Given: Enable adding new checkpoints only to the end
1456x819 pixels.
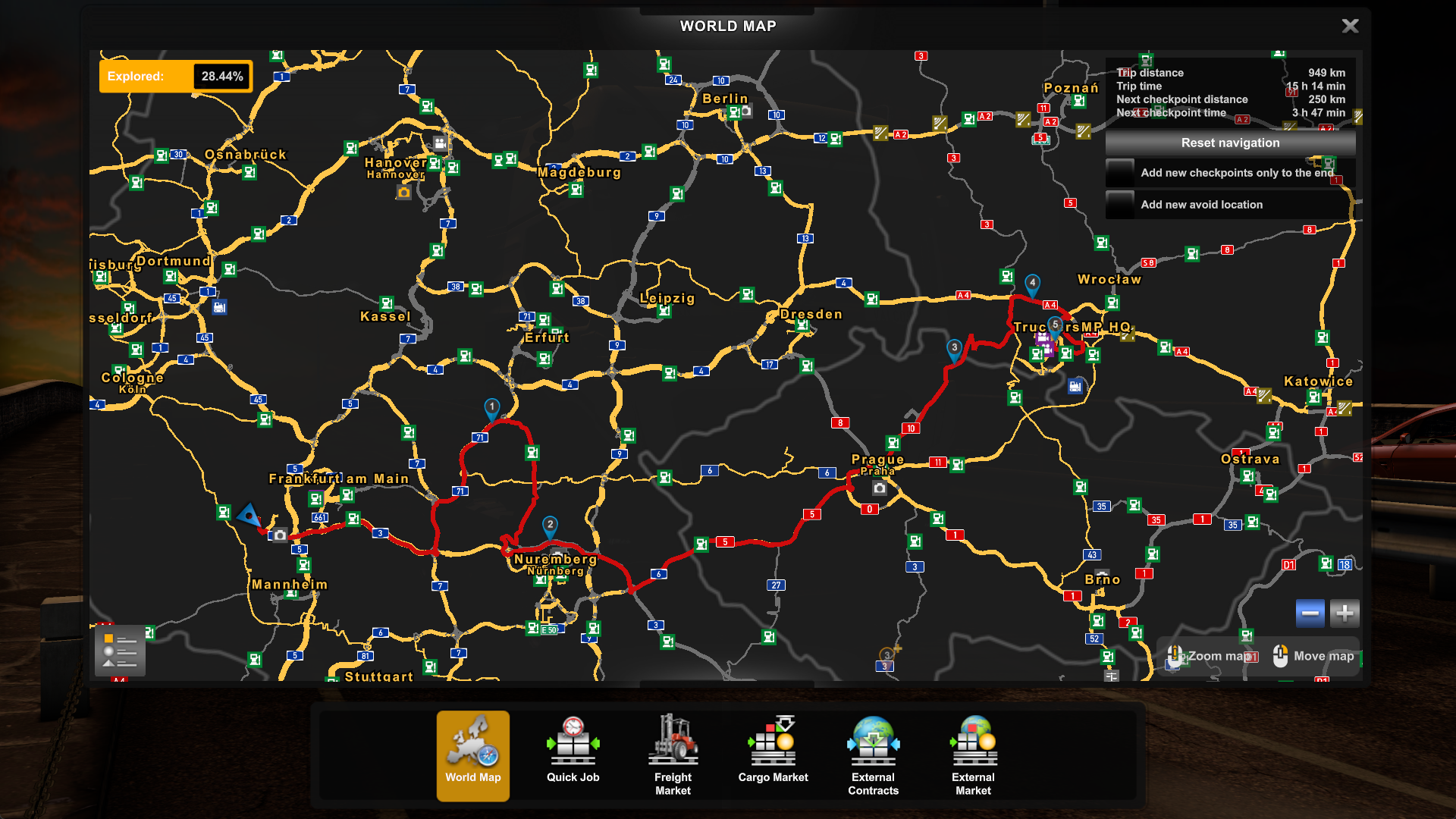Looking at the screenshot, I should [x=1120, y=173].
